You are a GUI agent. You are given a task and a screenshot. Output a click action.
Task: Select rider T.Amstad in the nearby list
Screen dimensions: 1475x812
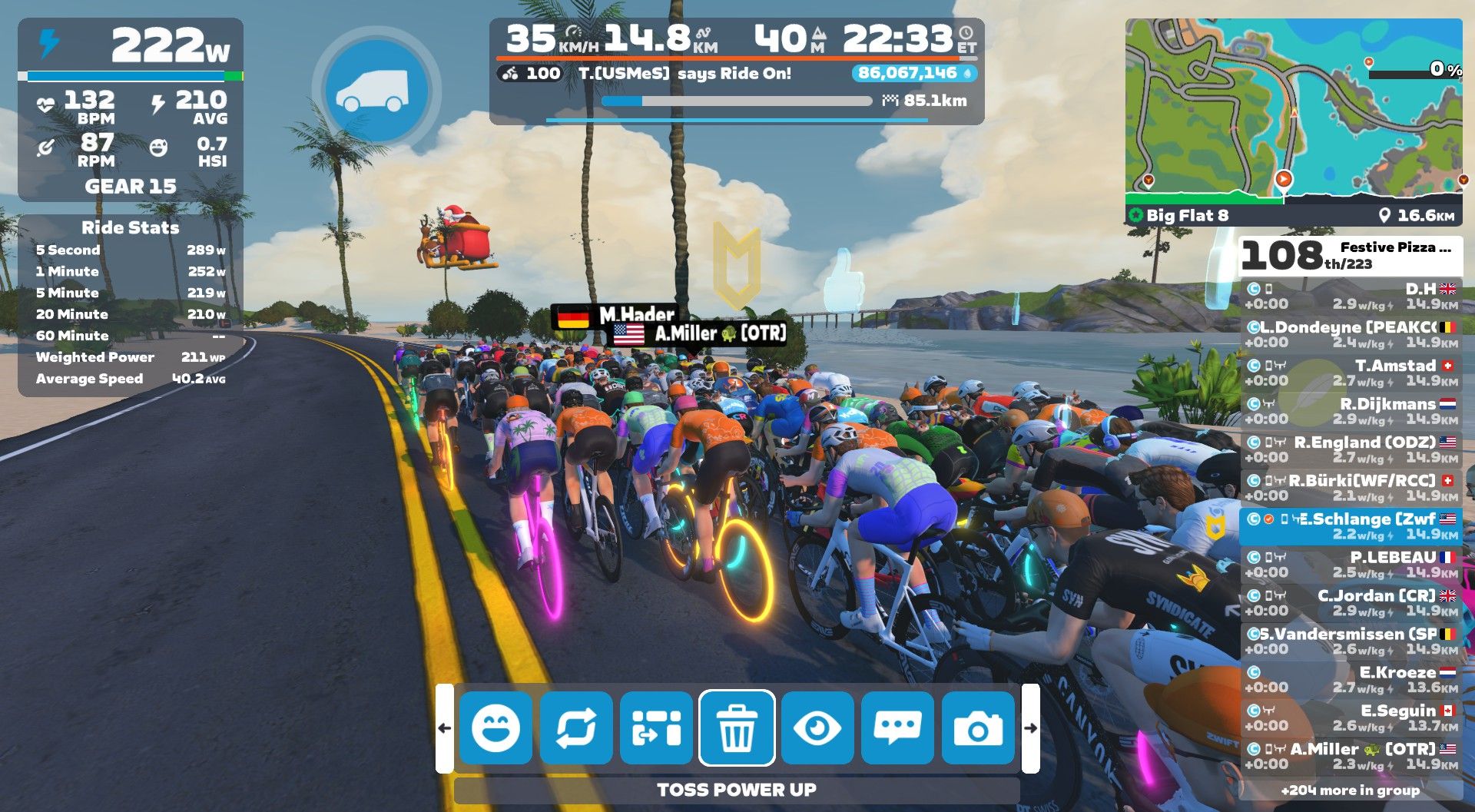coord(1351,373)
